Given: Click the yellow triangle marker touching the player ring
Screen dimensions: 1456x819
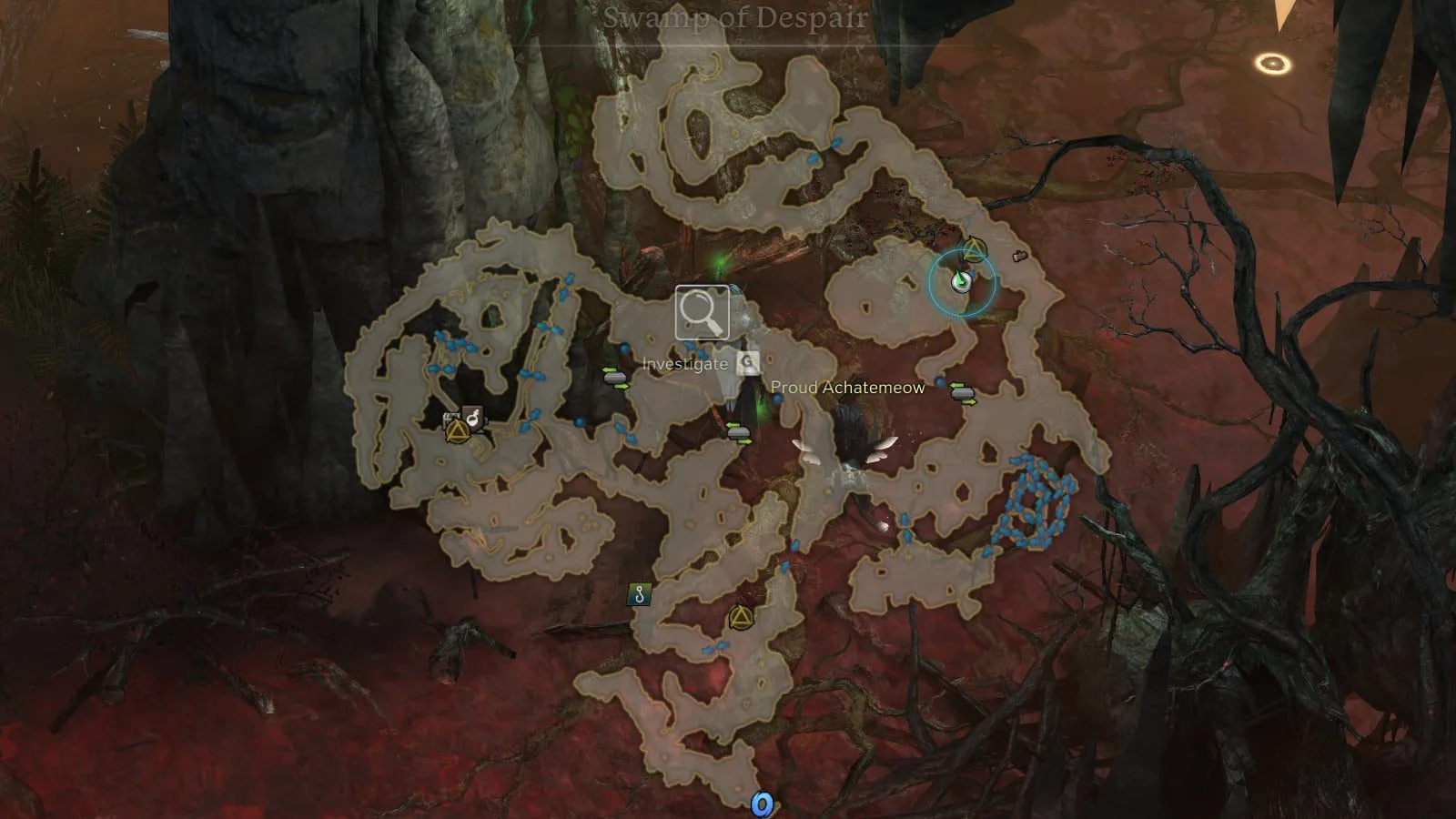Looking at the screenshot, I should (x=974, y=248).
